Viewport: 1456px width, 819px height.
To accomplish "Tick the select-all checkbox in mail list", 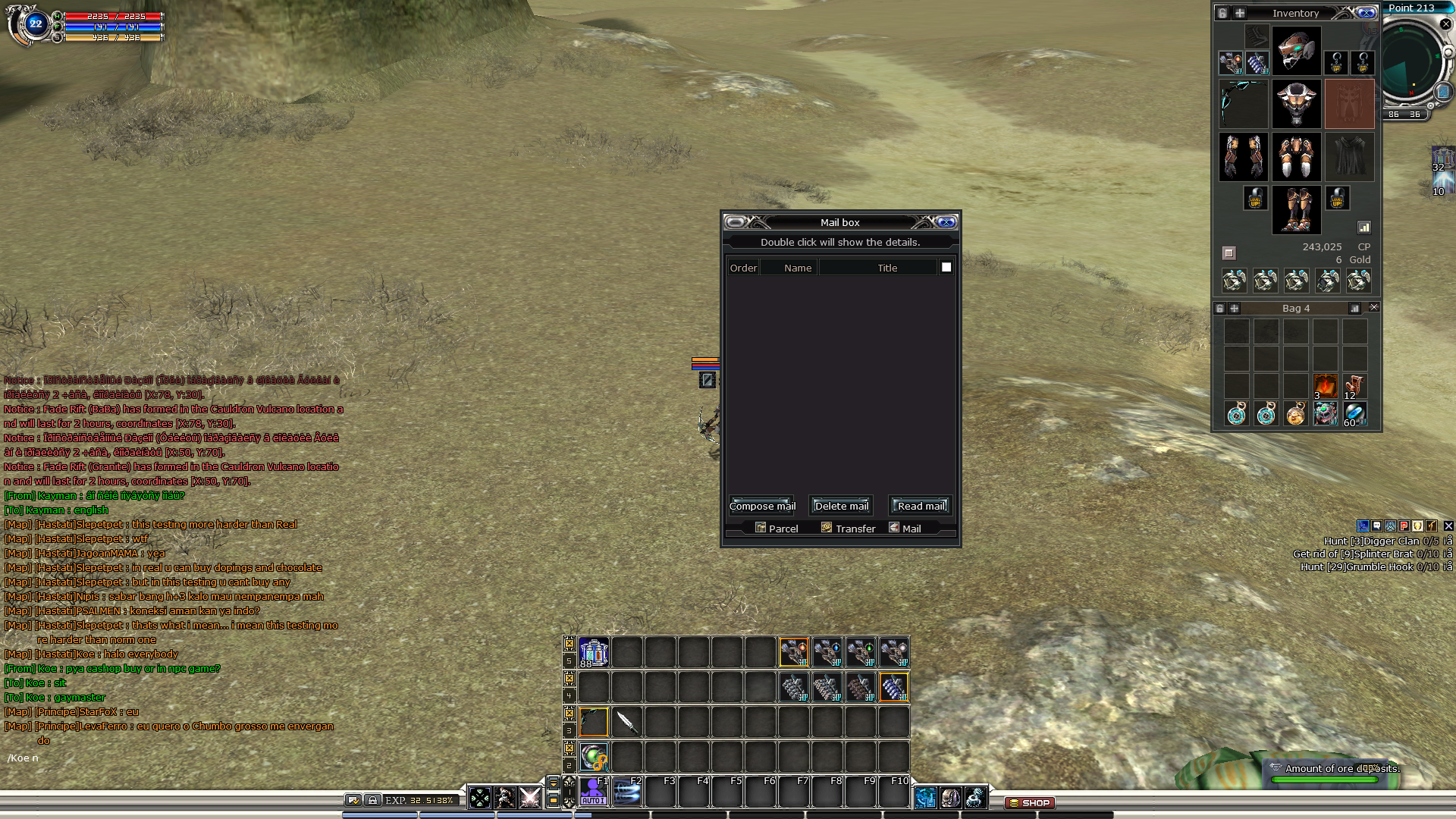I will point(946,267).
